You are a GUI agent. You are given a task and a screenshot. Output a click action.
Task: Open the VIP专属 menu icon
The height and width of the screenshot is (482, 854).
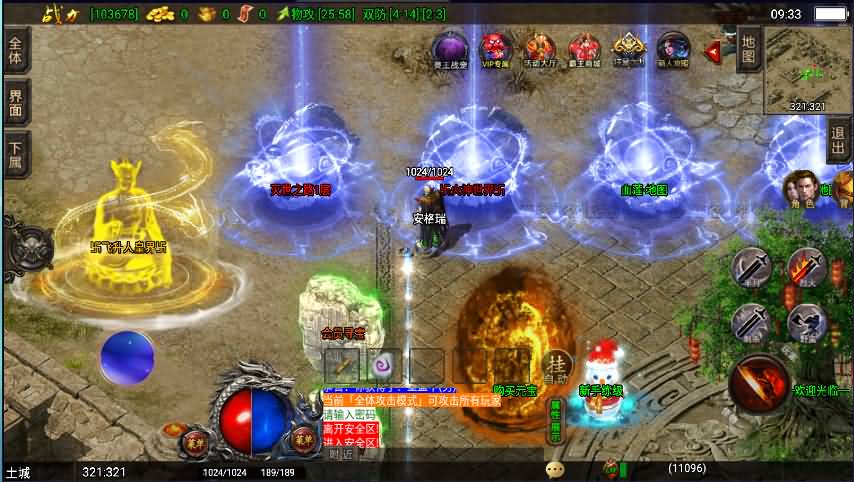pyautogui.click(x=496, y=48)
